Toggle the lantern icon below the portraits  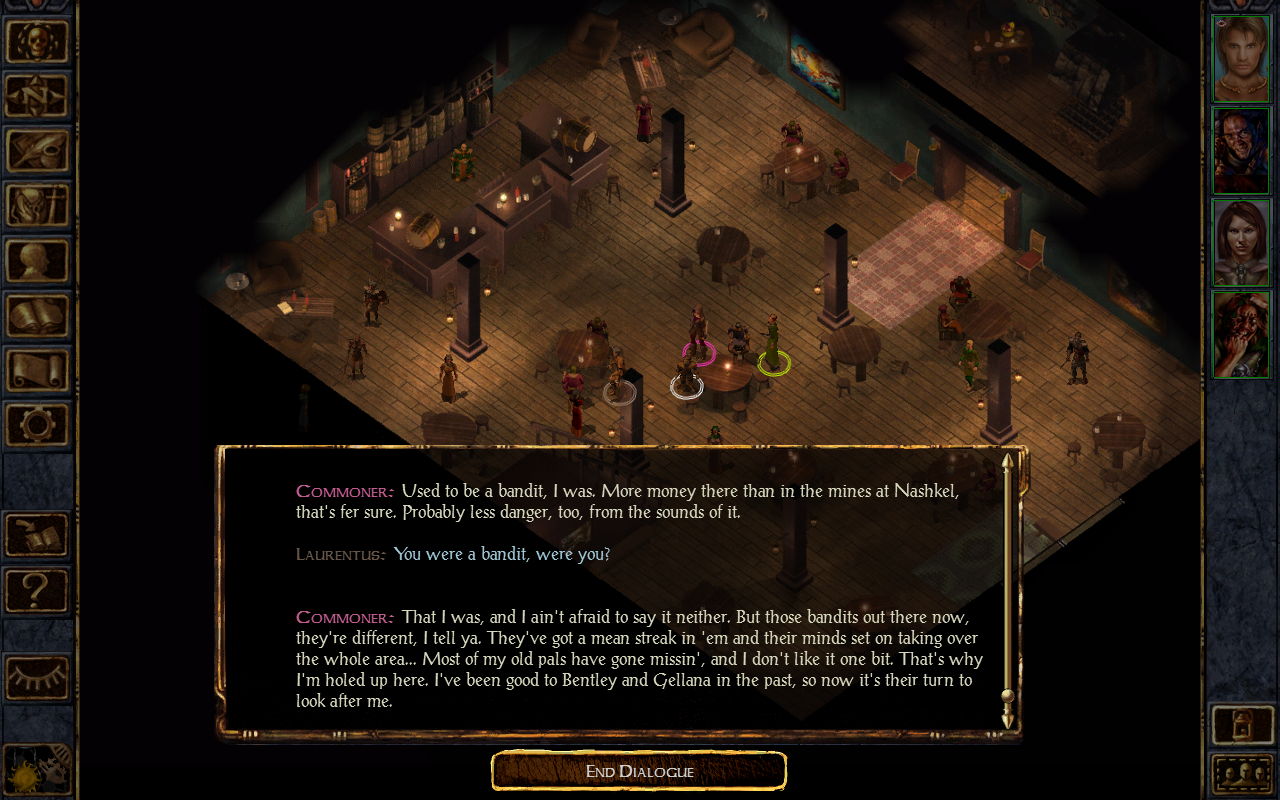click(x=1242, y=725)
